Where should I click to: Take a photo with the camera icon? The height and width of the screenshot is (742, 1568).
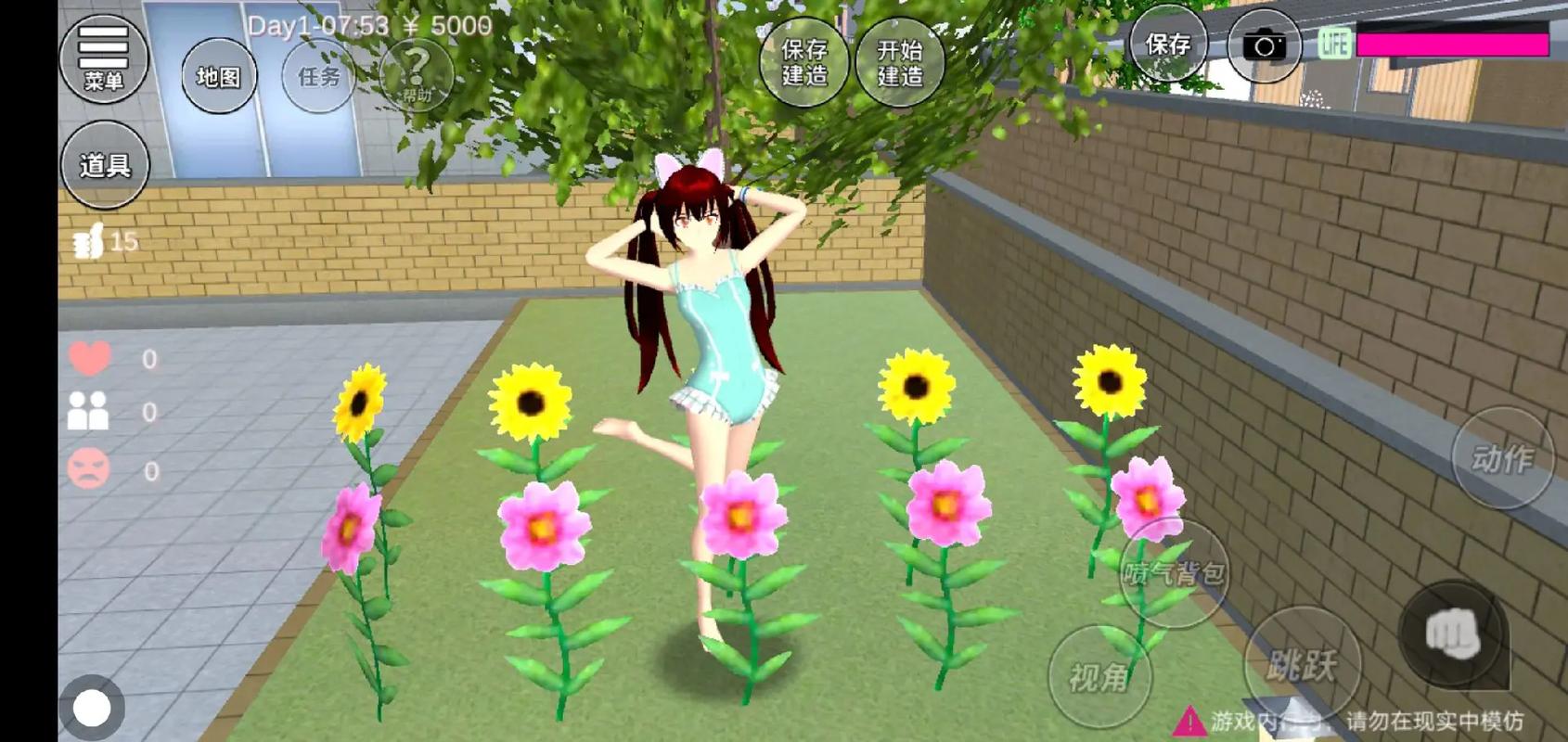pos(1264,45)
